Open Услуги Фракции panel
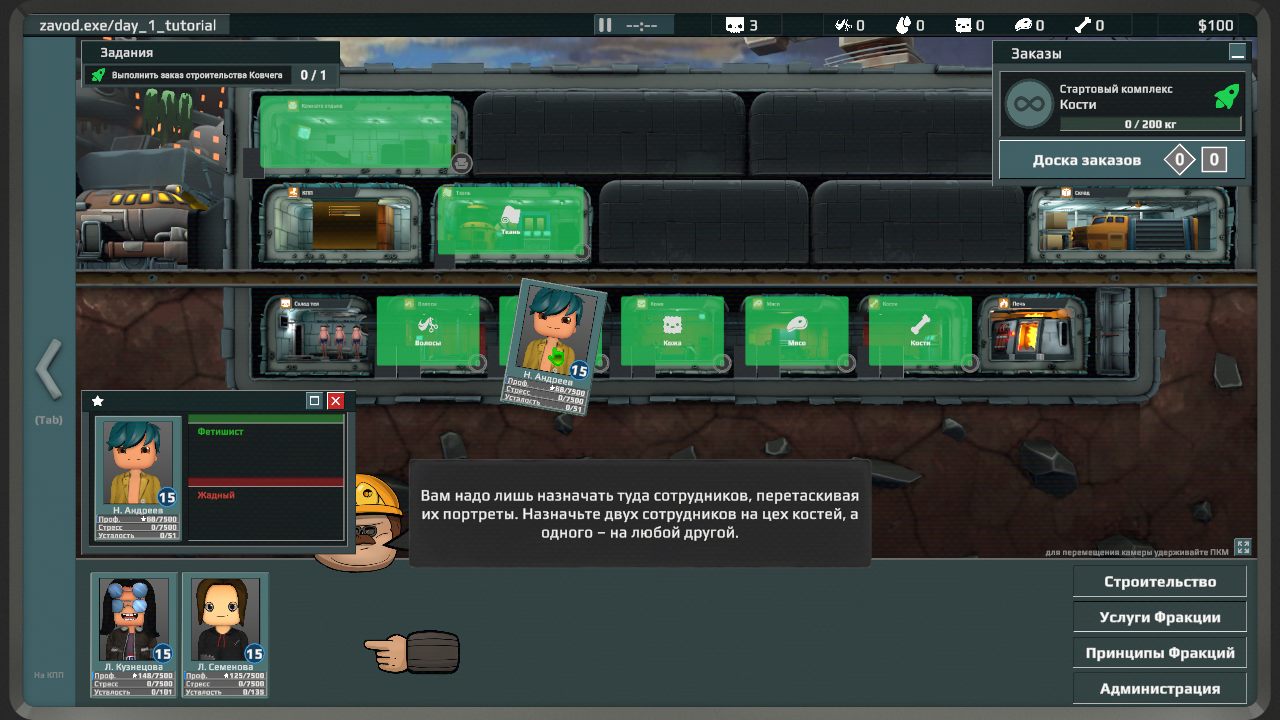This screenshot has height=720, width=1280. 1160,617
